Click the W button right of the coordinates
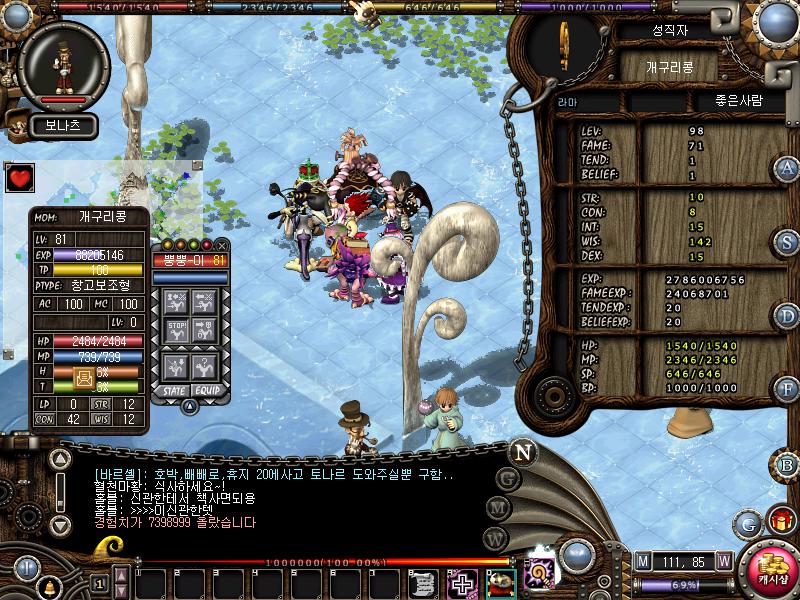Viewport: 800px width, 600px height. 723,561
